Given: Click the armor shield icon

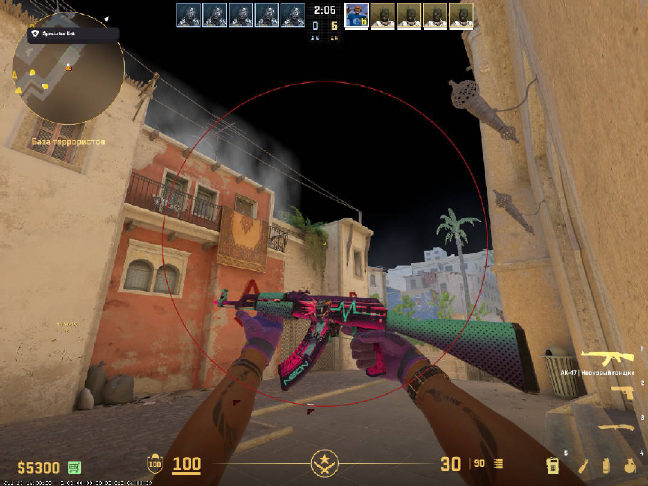Looking at the screenshot, I should (x=155, y=465).
